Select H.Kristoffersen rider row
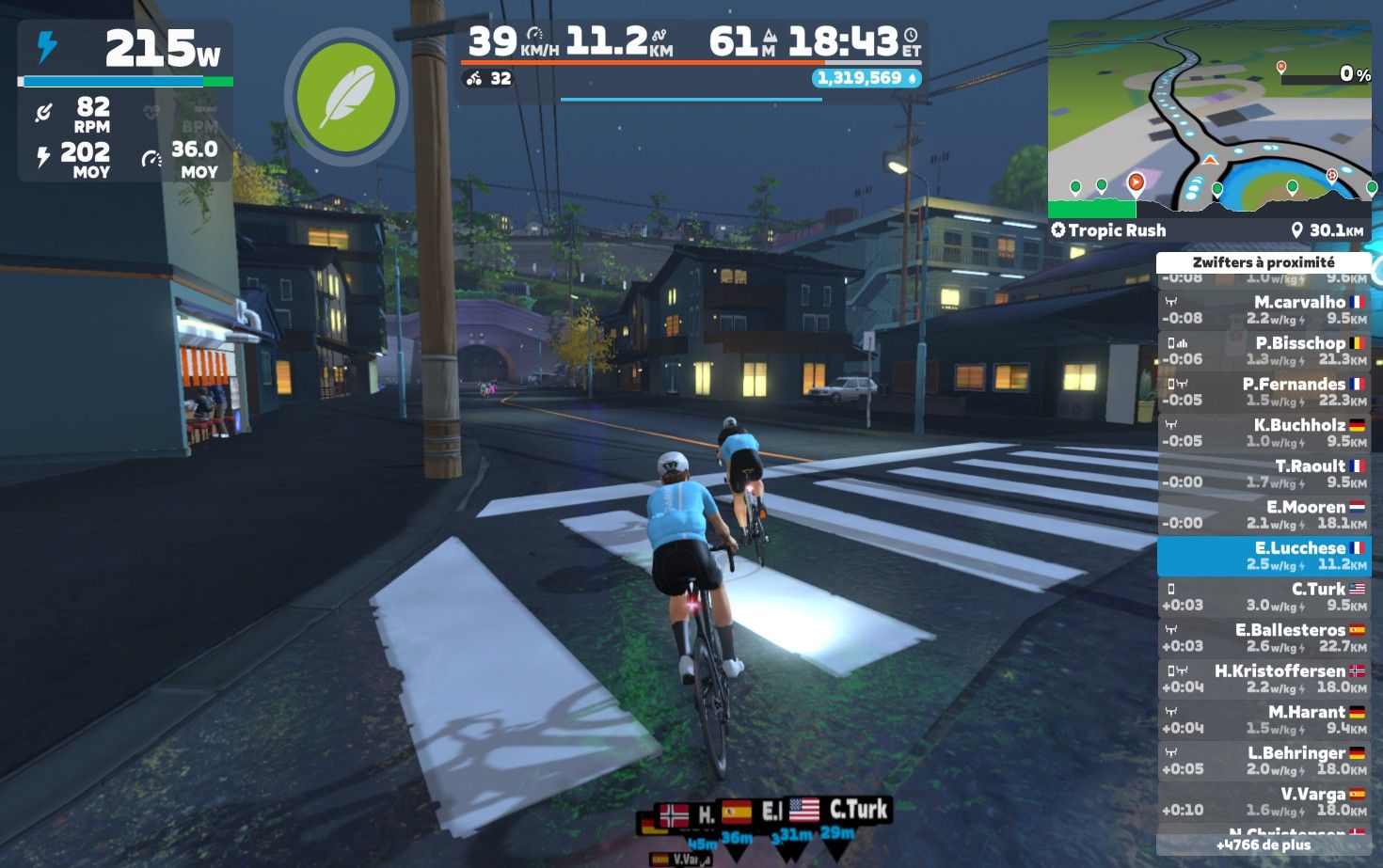Viewport: 1383px width, 868px height. point(1264,679)
